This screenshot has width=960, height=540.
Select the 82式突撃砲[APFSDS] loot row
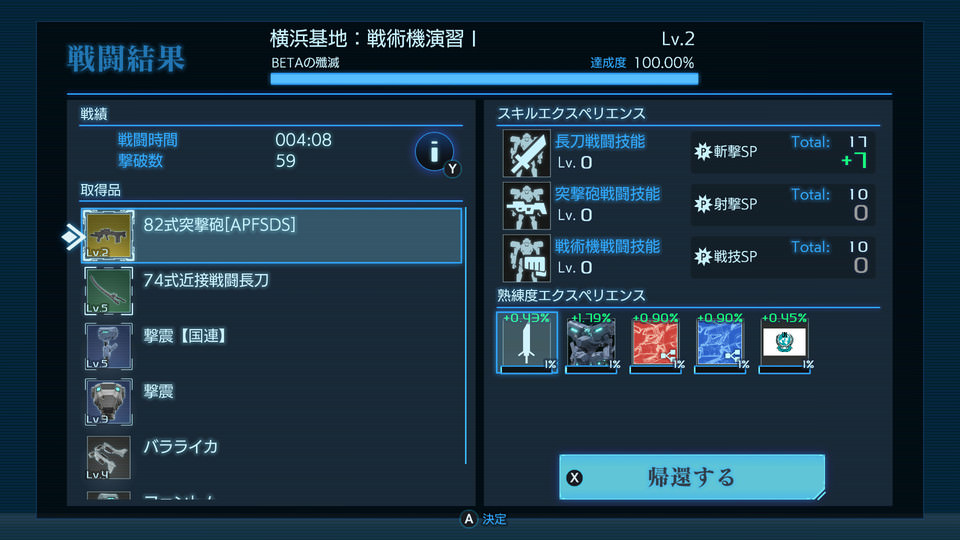tap(272, 235)
